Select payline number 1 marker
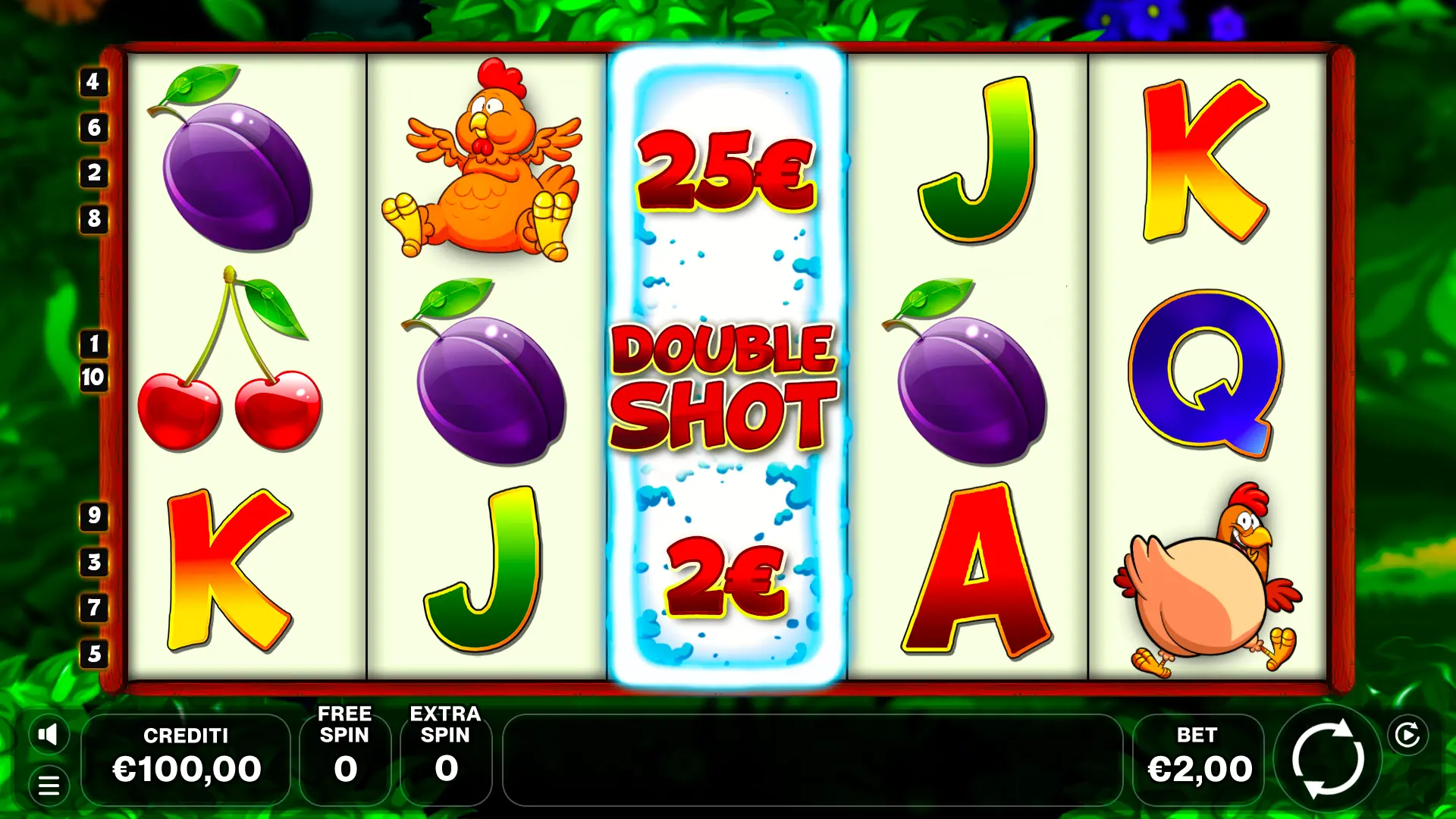The height and width of the screenshot is (819, 1456). [x=94, y=344]
